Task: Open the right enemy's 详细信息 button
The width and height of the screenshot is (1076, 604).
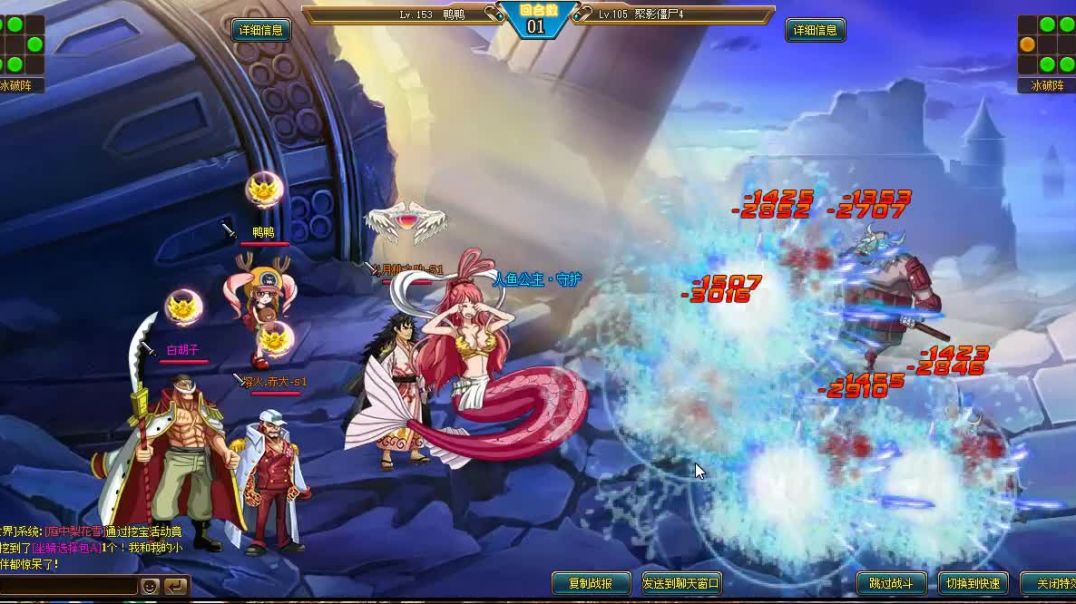Action: (x=815, y=30)
